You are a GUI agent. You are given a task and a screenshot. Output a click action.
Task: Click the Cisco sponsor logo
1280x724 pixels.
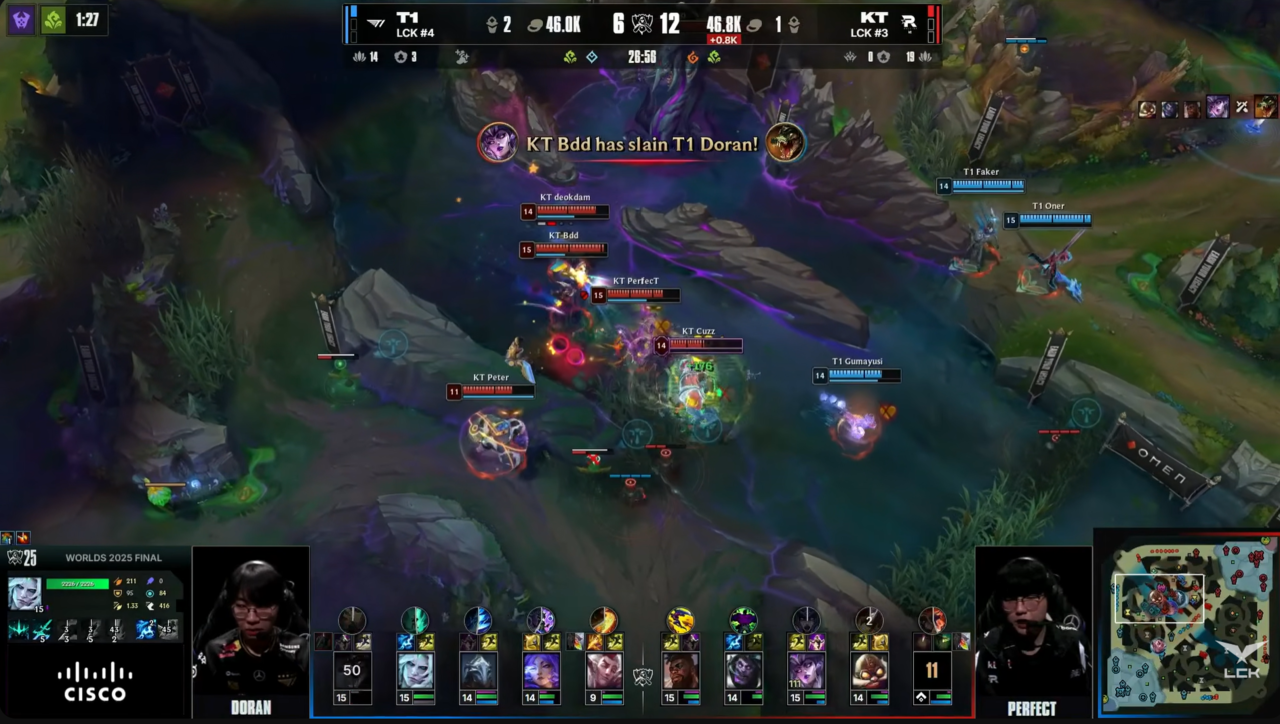coord(95,681)
